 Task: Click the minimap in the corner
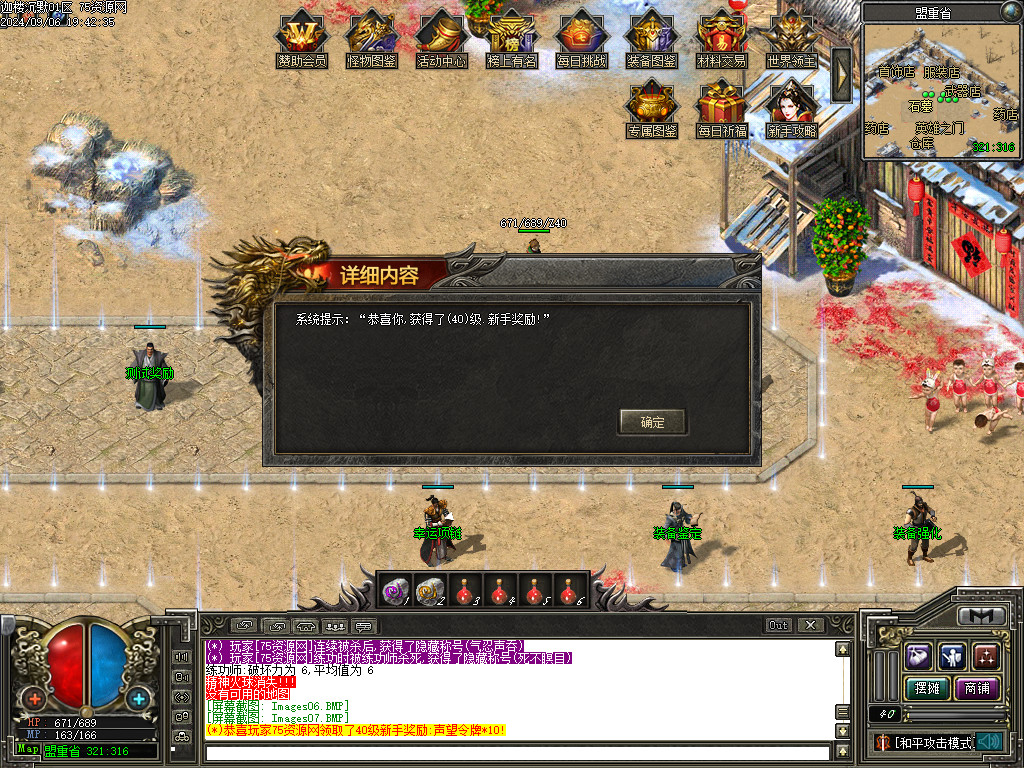(939, 92)
